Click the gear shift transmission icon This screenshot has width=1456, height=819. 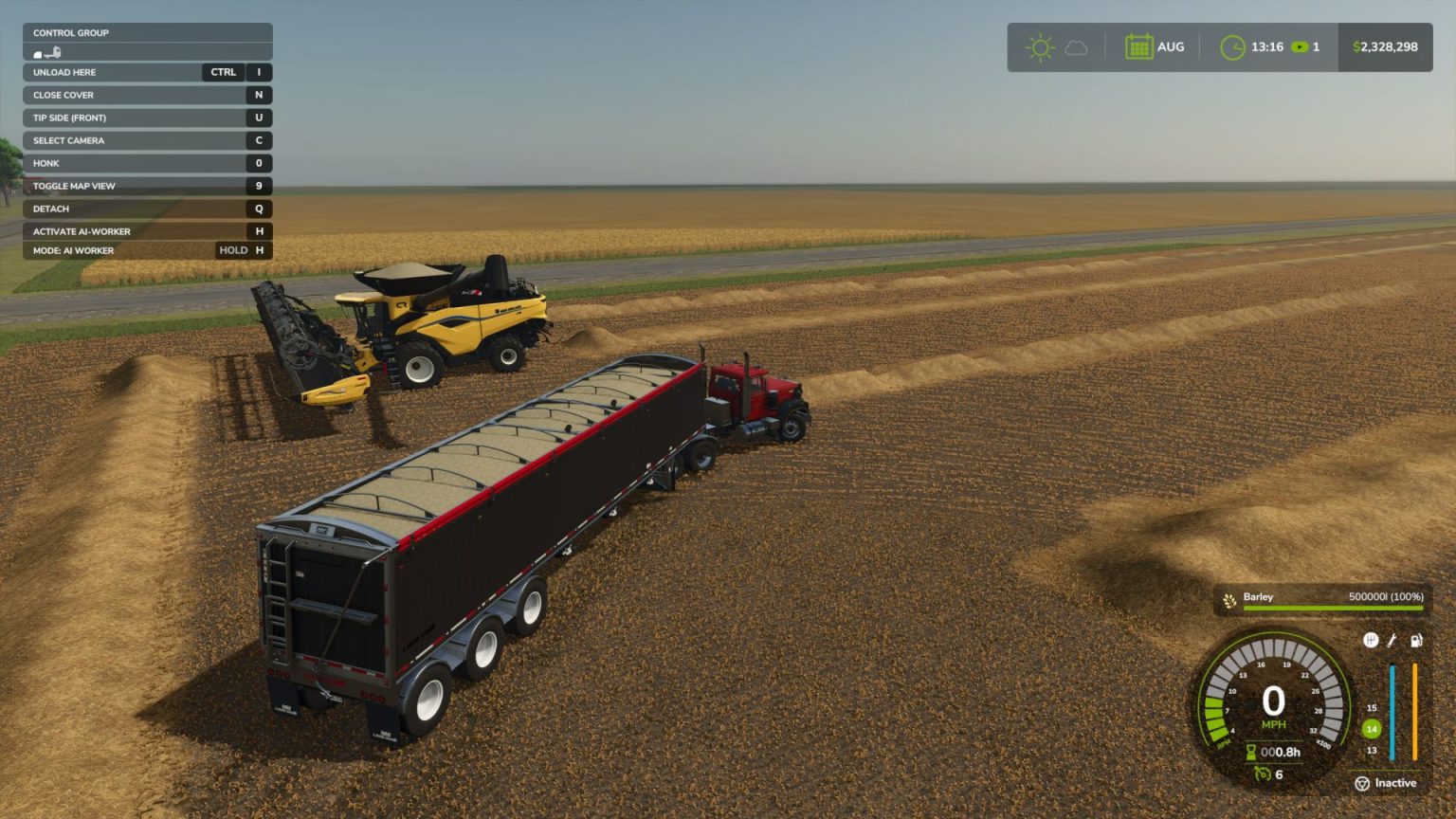pyautogui.click(x=1371, y=639)
